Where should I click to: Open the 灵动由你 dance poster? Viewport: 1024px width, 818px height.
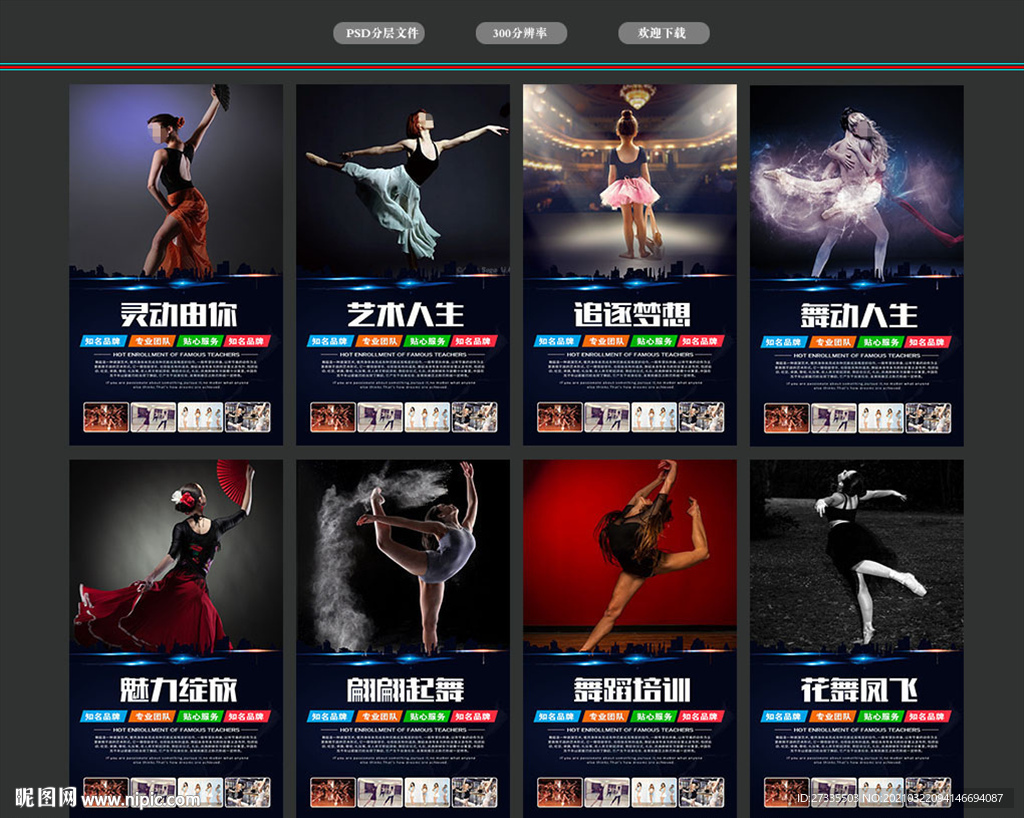click(176, 264)
